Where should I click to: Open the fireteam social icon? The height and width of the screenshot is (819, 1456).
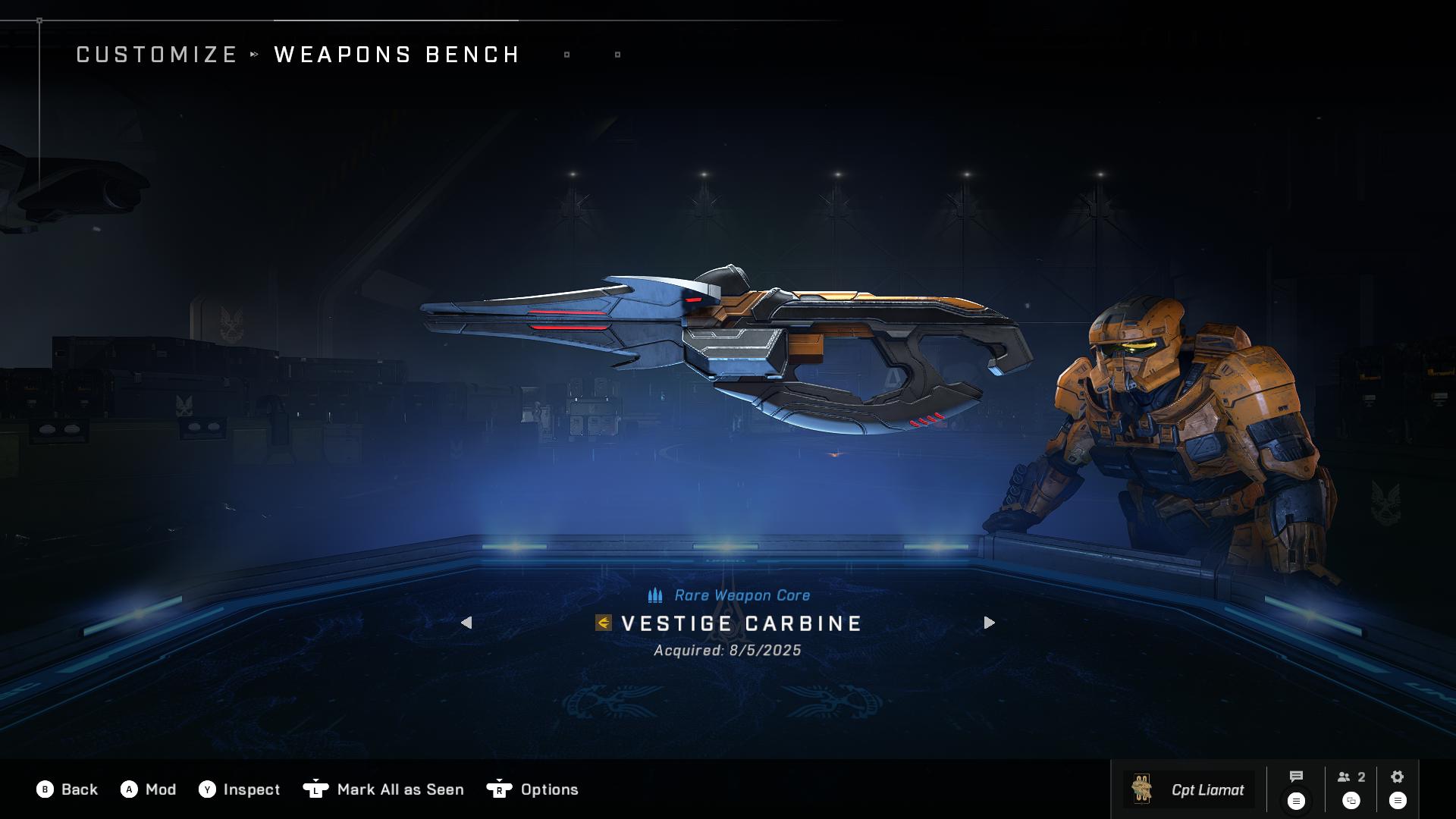pos(1351,777)
